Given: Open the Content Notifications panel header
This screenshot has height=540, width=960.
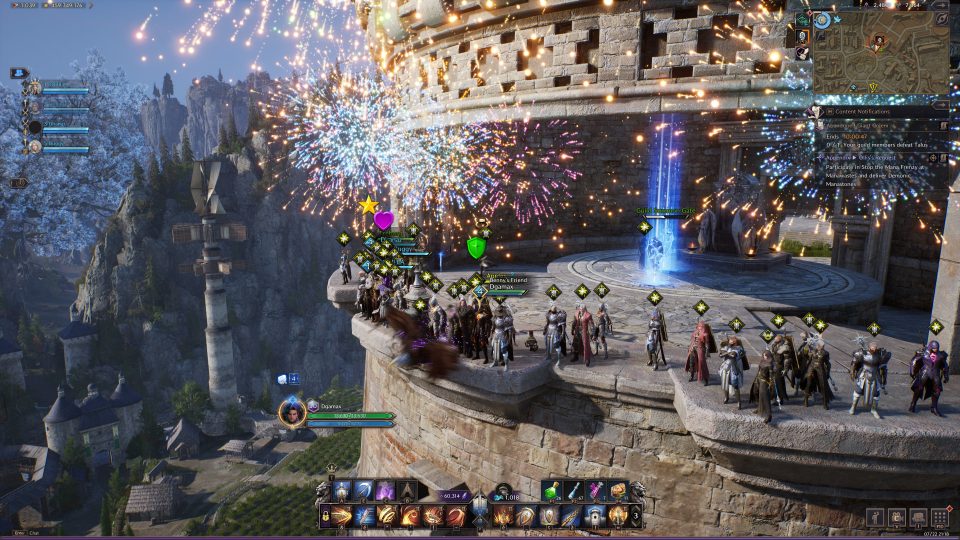Looking at the screenshot, I should 865,111.
